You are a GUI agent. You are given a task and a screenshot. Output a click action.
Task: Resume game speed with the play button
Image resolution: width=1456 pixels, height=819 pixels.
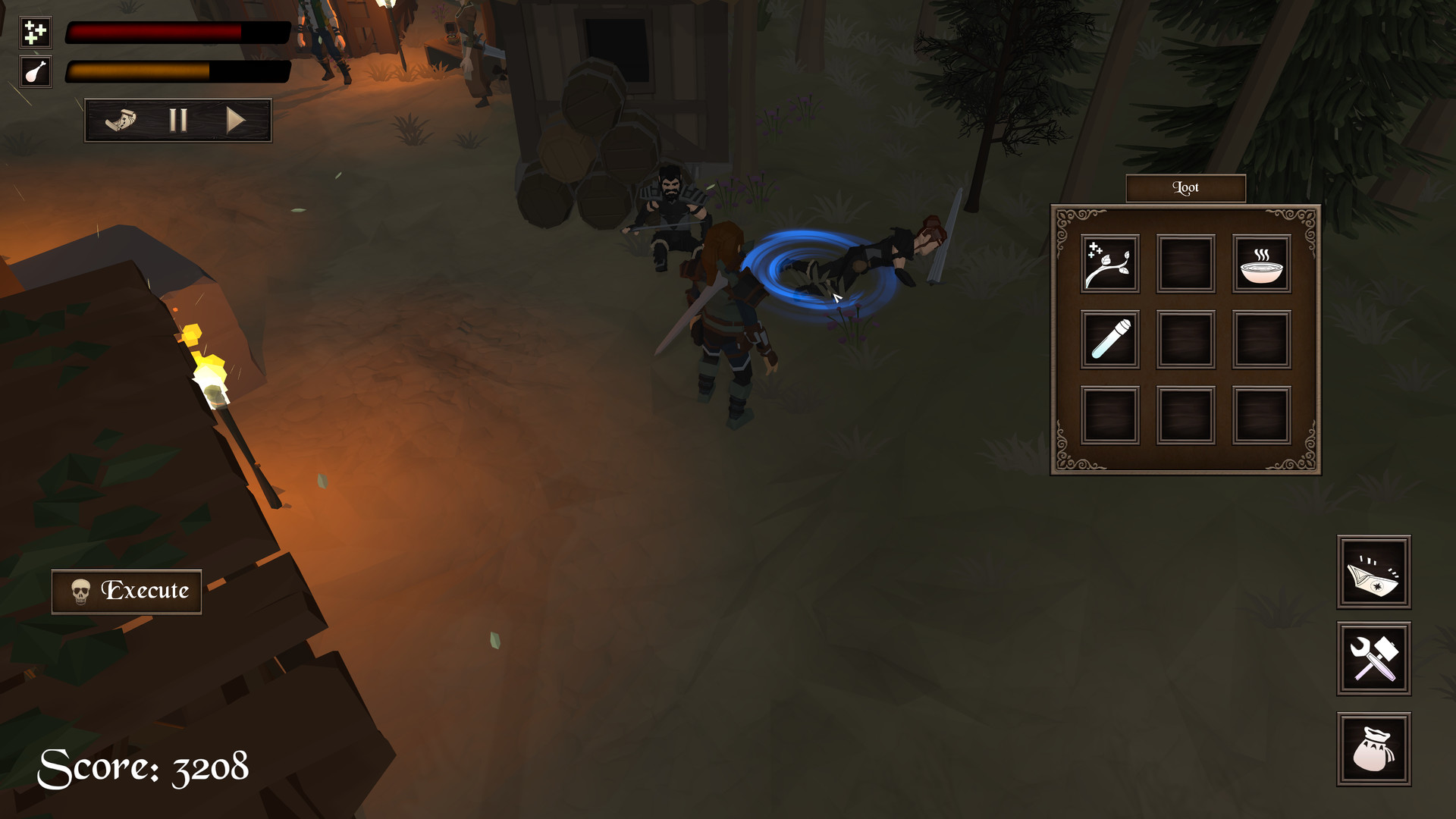tap(237, 119)
